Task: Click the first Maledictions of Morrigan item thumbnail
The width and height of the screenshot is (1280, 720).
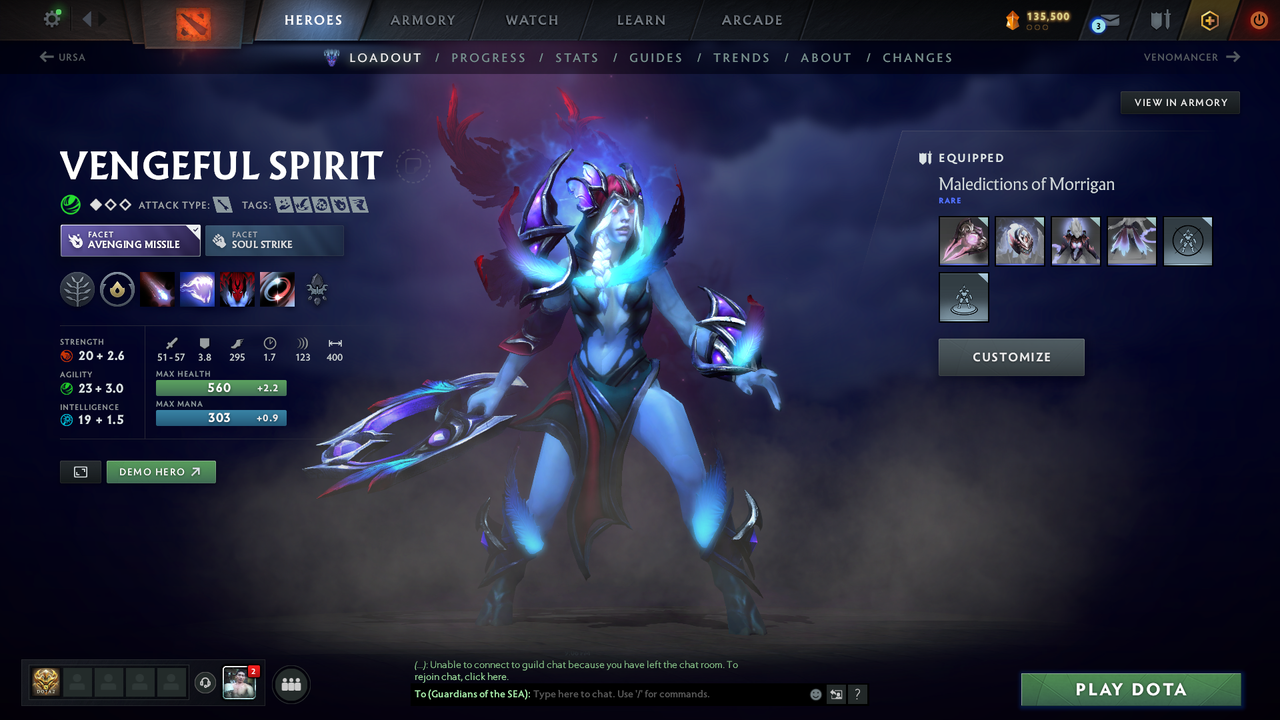Action: (x=963, y=241)
